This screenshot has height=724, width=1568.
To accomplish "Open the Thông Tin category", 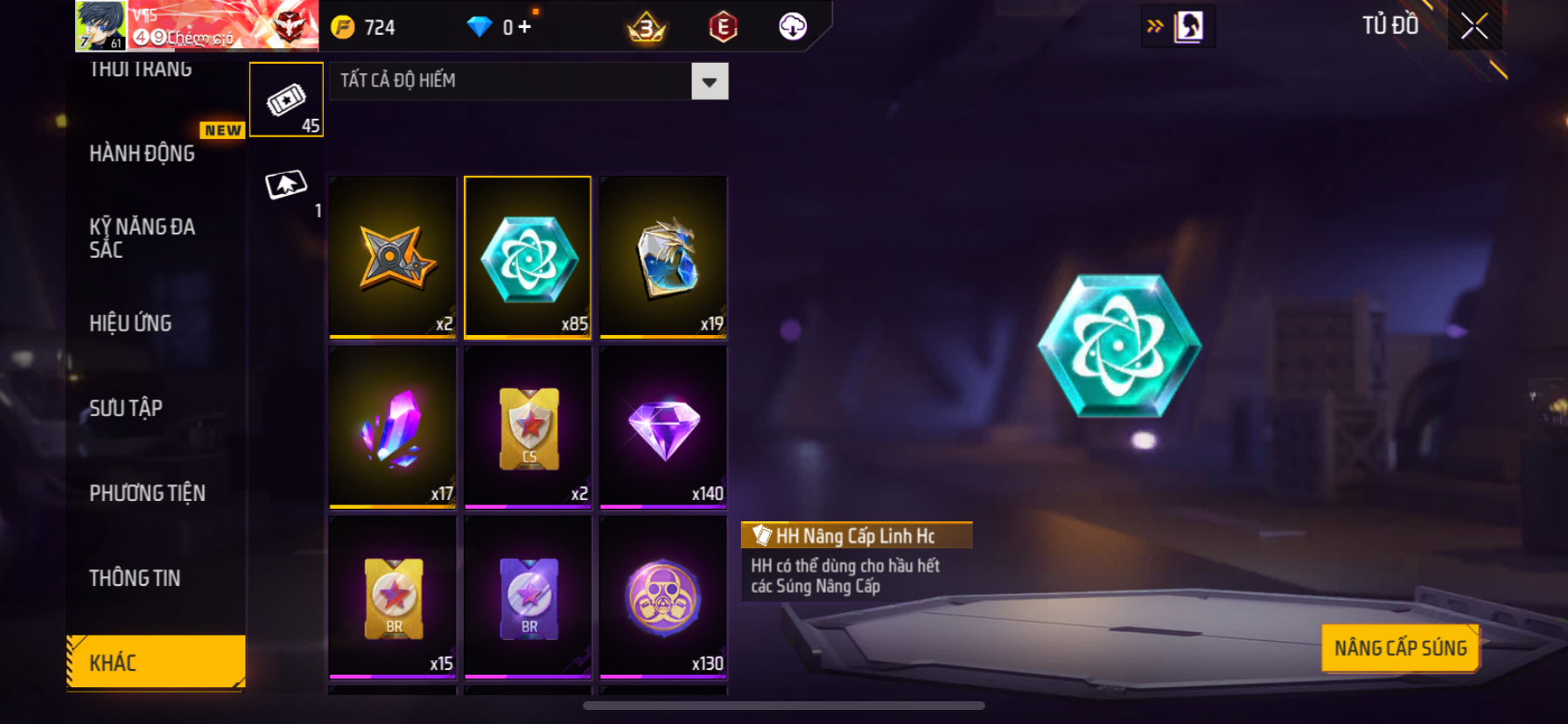I will coord(135,578).
